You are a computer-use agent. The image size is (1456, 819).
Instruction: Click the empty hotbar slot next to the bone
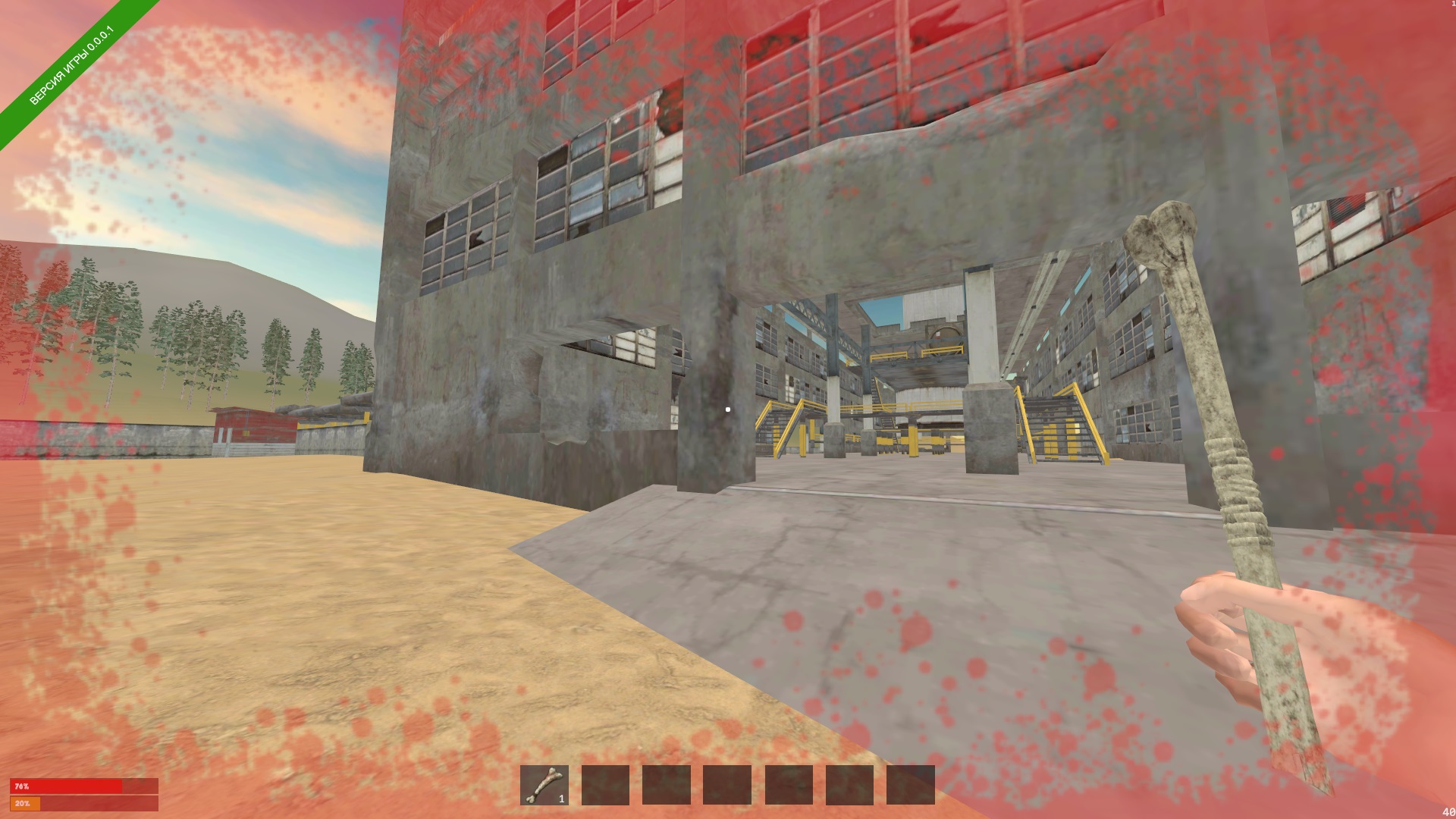tap(607, 786)
